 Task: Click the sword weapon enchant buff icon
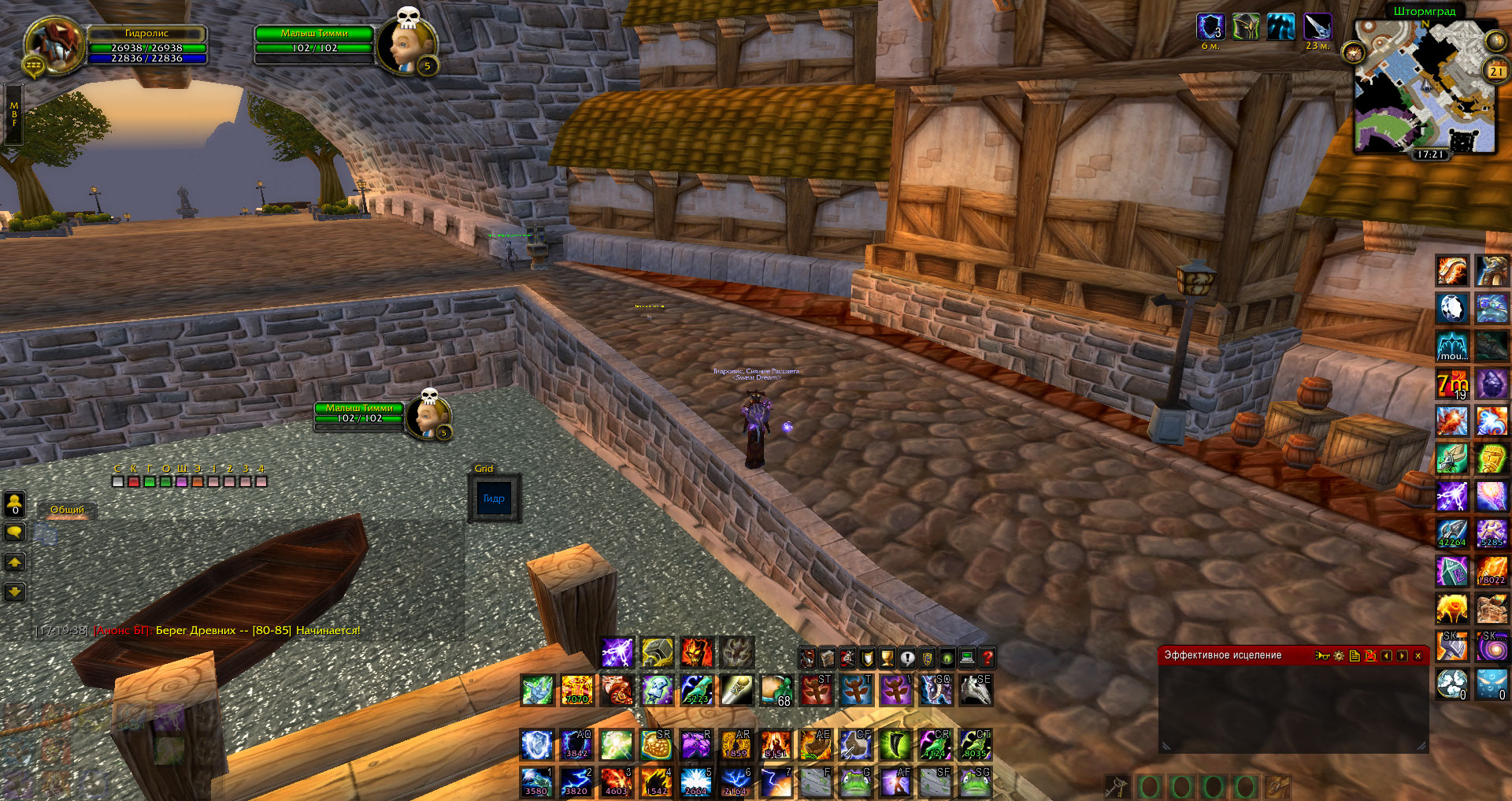pyautogui.click(x=1317, y=27)
